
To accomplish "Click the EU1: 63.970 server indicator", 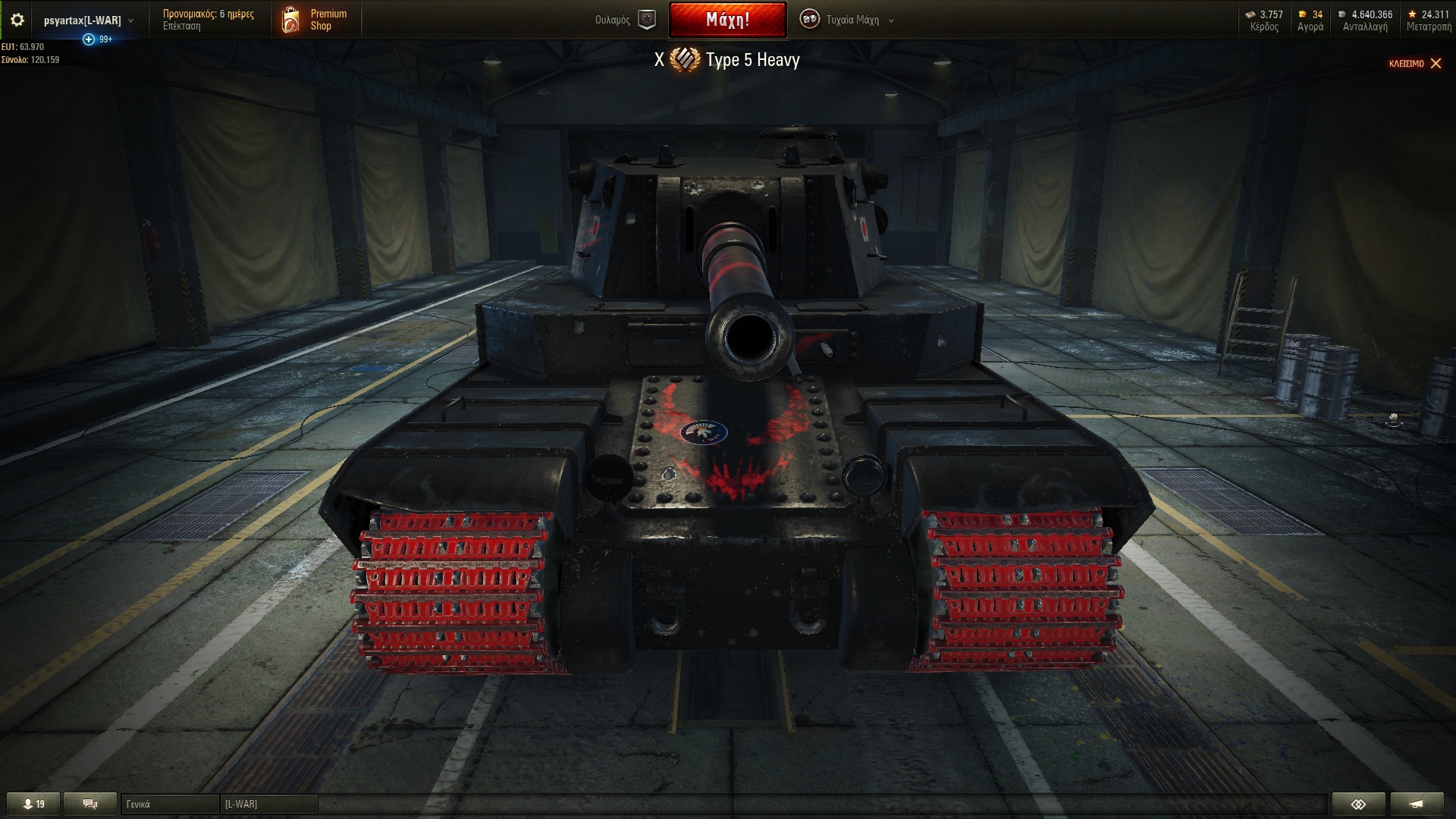I will 24,45.
